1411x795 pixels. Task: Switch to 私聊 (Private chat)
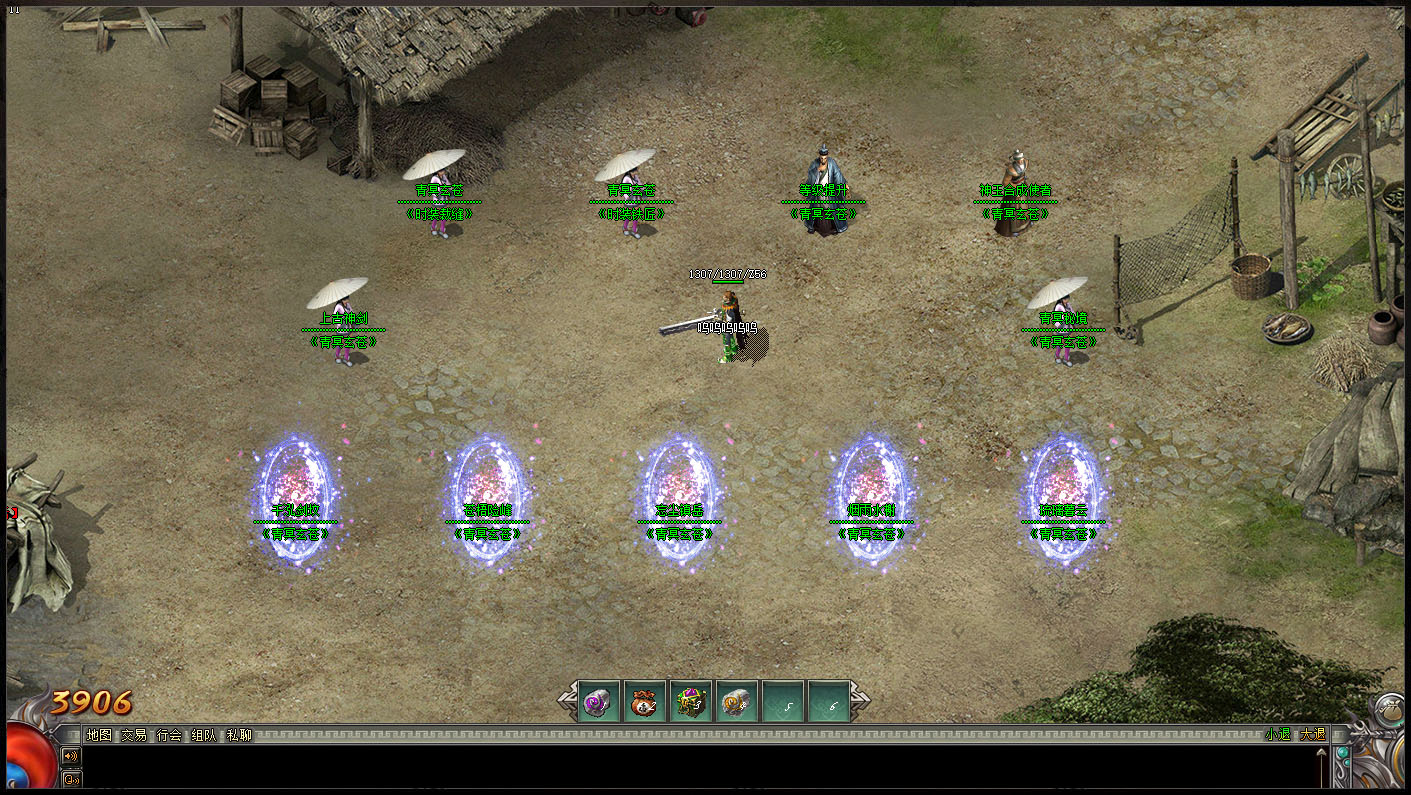(x=239, y=735)
